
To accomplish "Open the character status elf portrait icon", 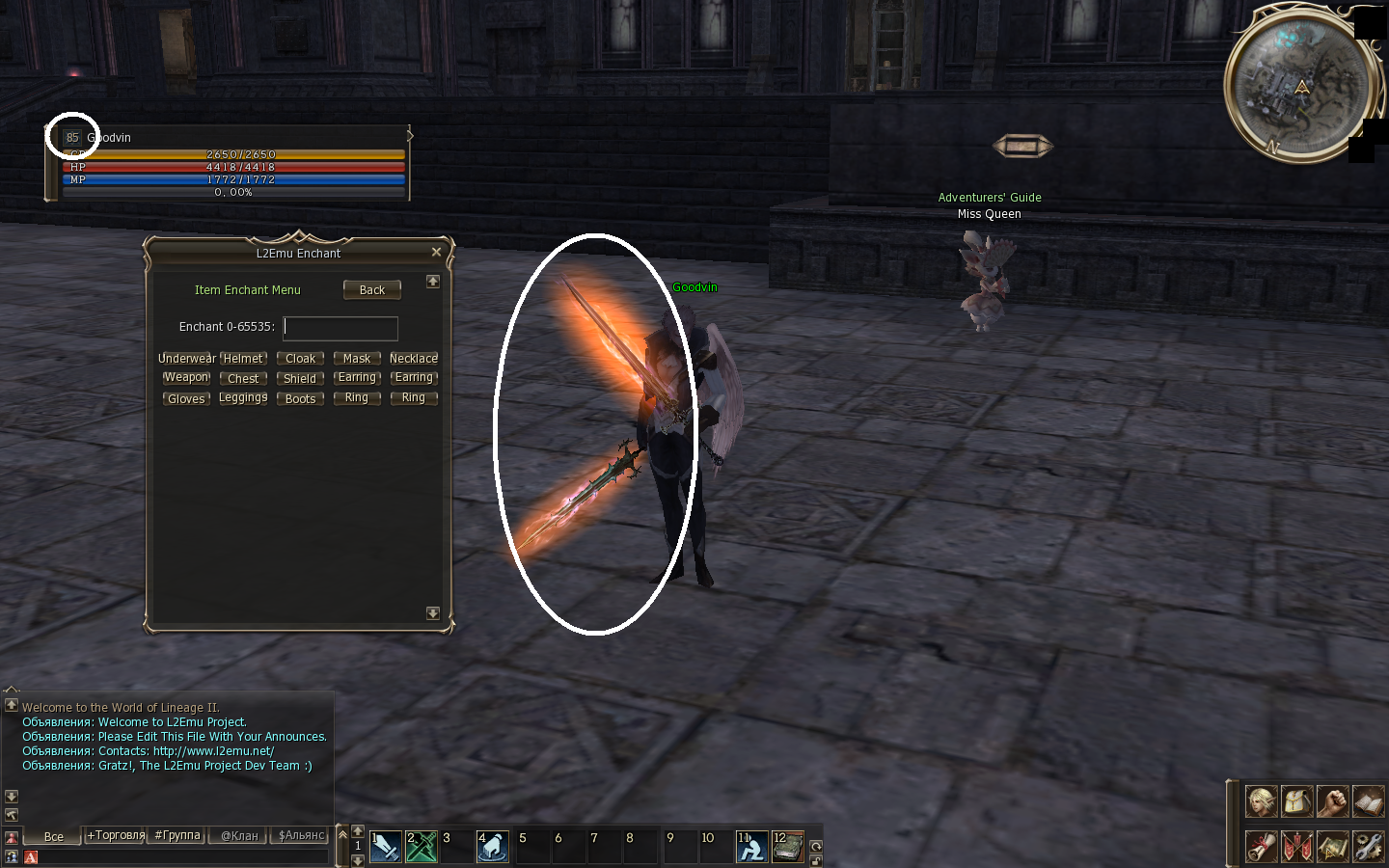I will click(1261, 801).
